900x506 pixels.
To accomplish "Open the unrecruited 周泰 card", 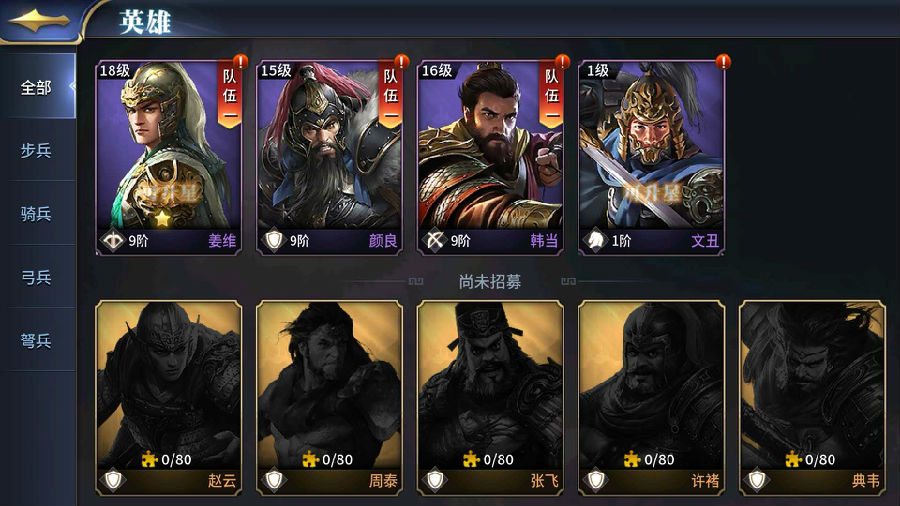I will 329,397.
